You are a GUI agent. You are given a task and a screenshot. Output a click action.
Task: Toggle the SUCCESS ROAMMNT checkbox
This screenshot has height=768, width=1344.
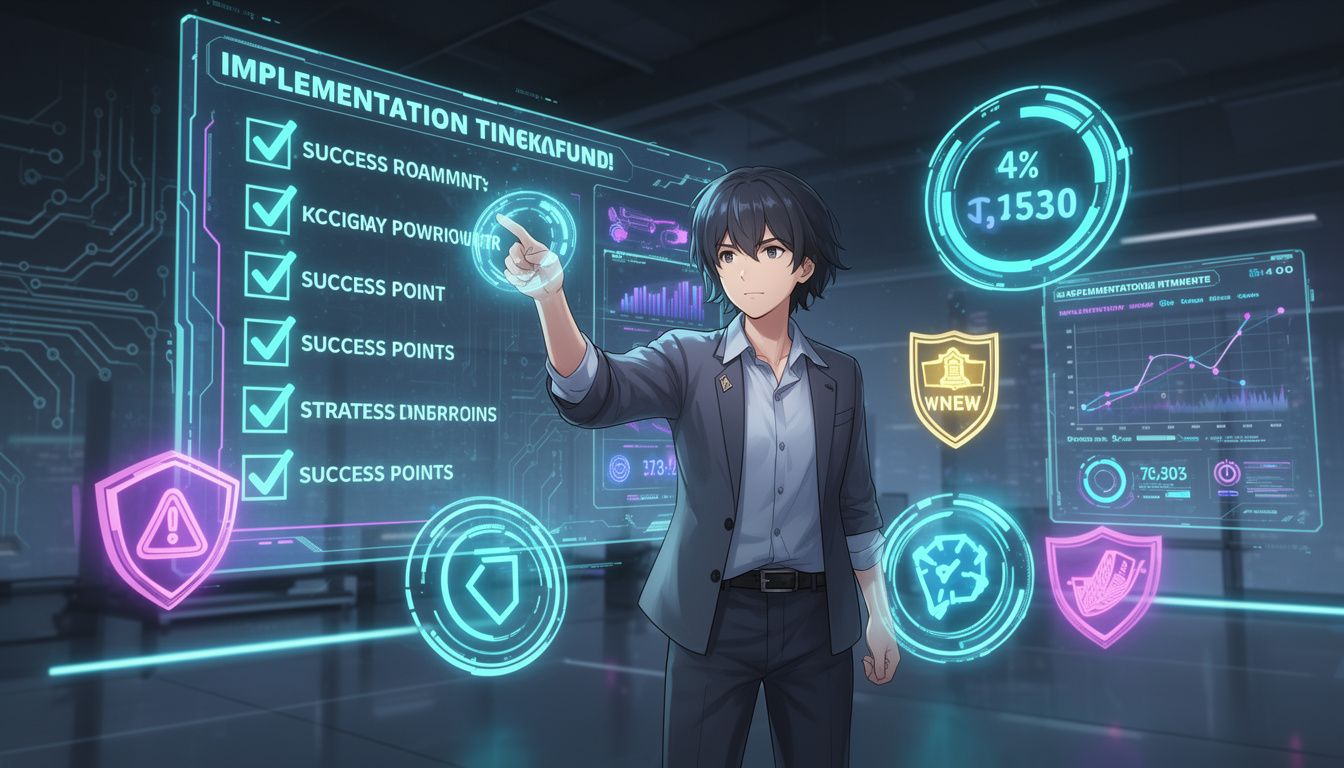coord(267,142)
